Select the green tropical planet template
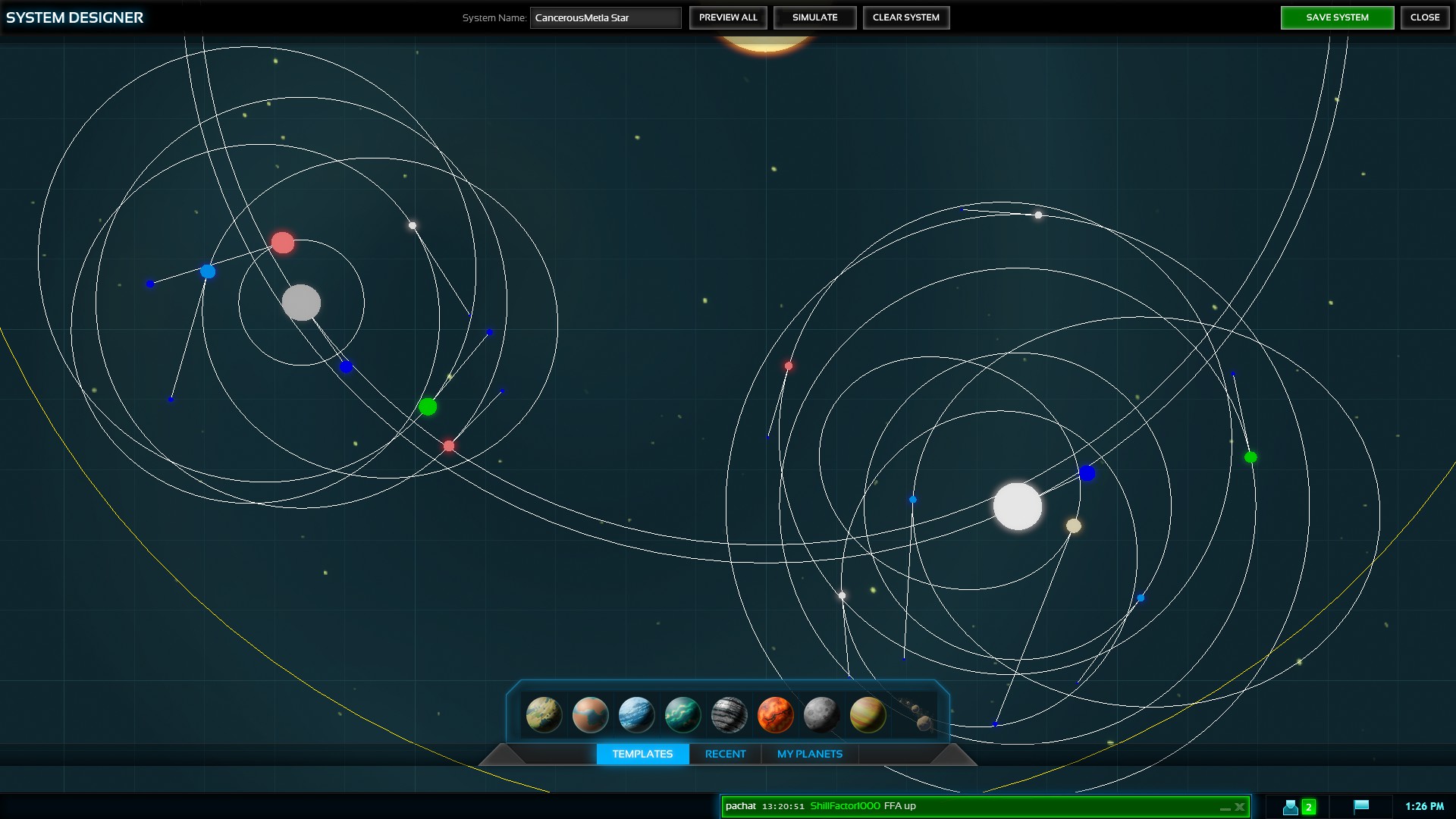 (x=682, y=714)
